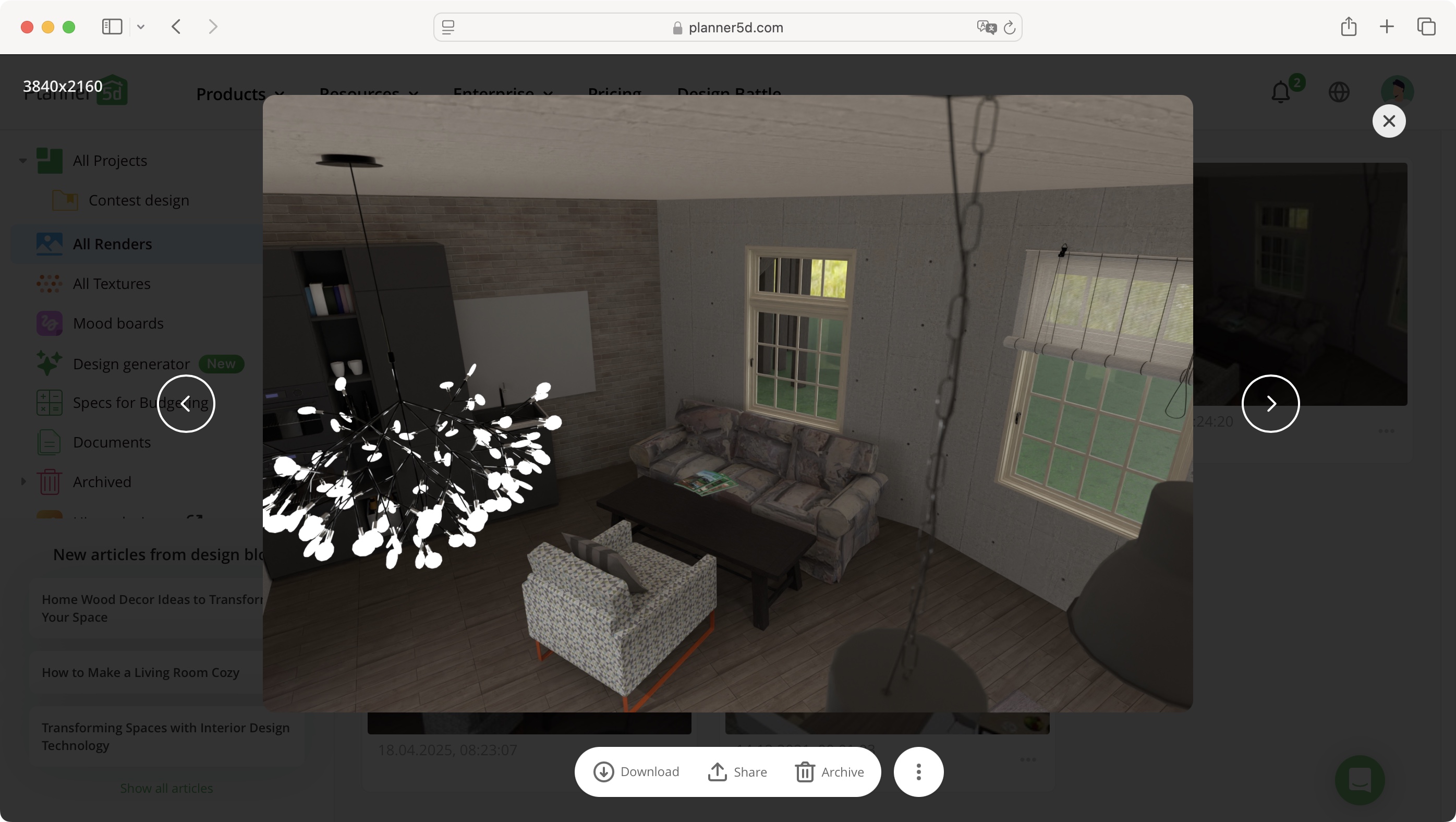Open Mood boards from the sidebar

tap(118, 323)
